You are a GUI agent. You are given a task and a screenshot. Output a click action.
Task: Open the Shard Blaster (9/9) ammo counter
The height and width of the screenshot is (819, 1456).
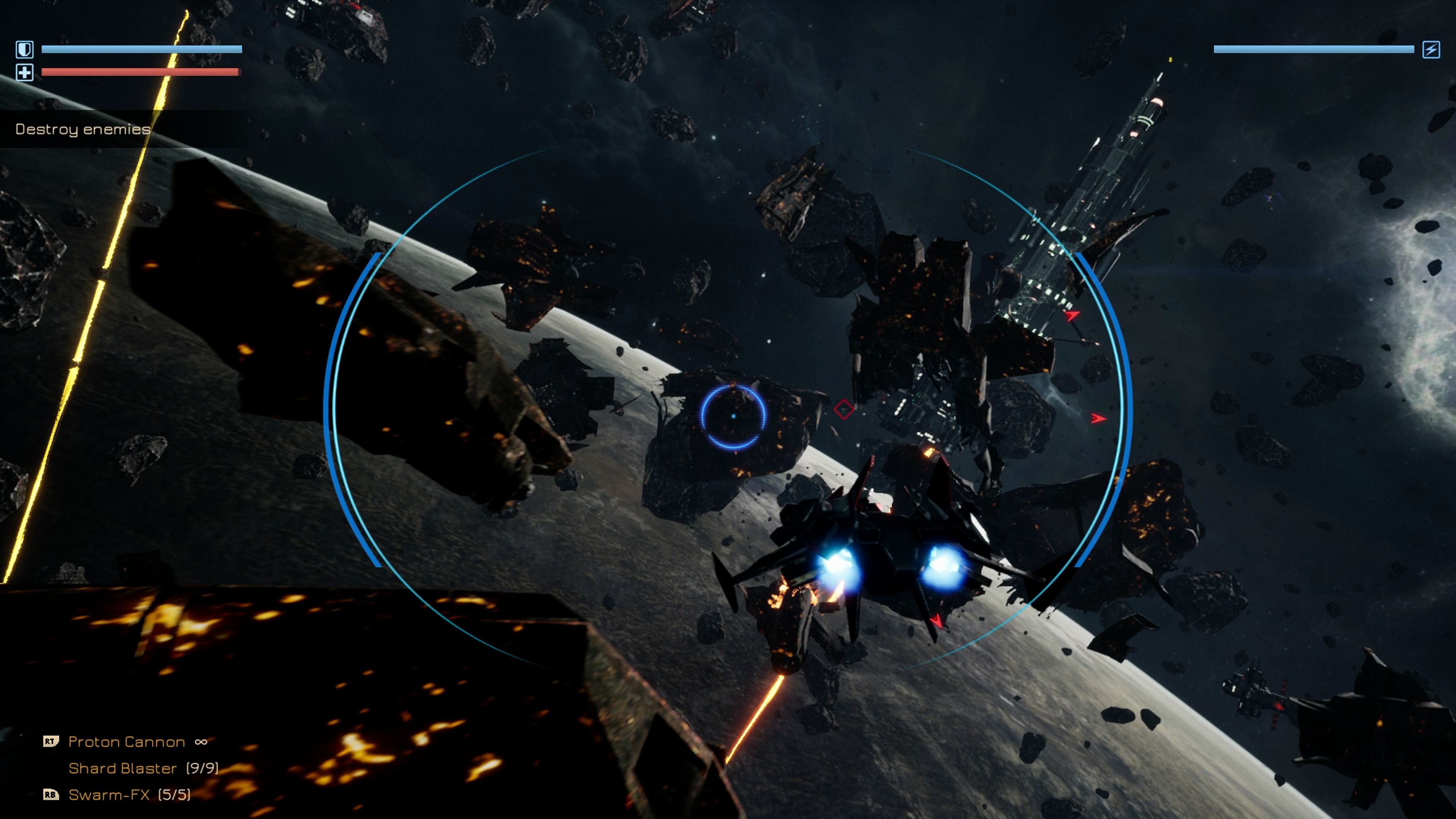coord(204,769)
